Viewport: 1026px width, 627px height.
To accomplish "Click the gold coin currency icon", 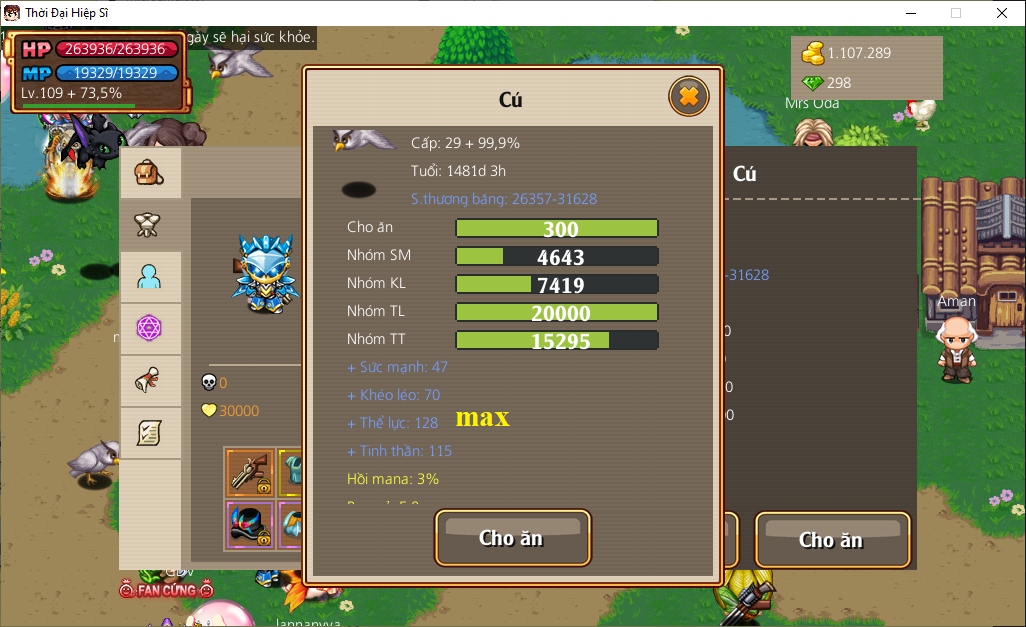I will point(813,53).
